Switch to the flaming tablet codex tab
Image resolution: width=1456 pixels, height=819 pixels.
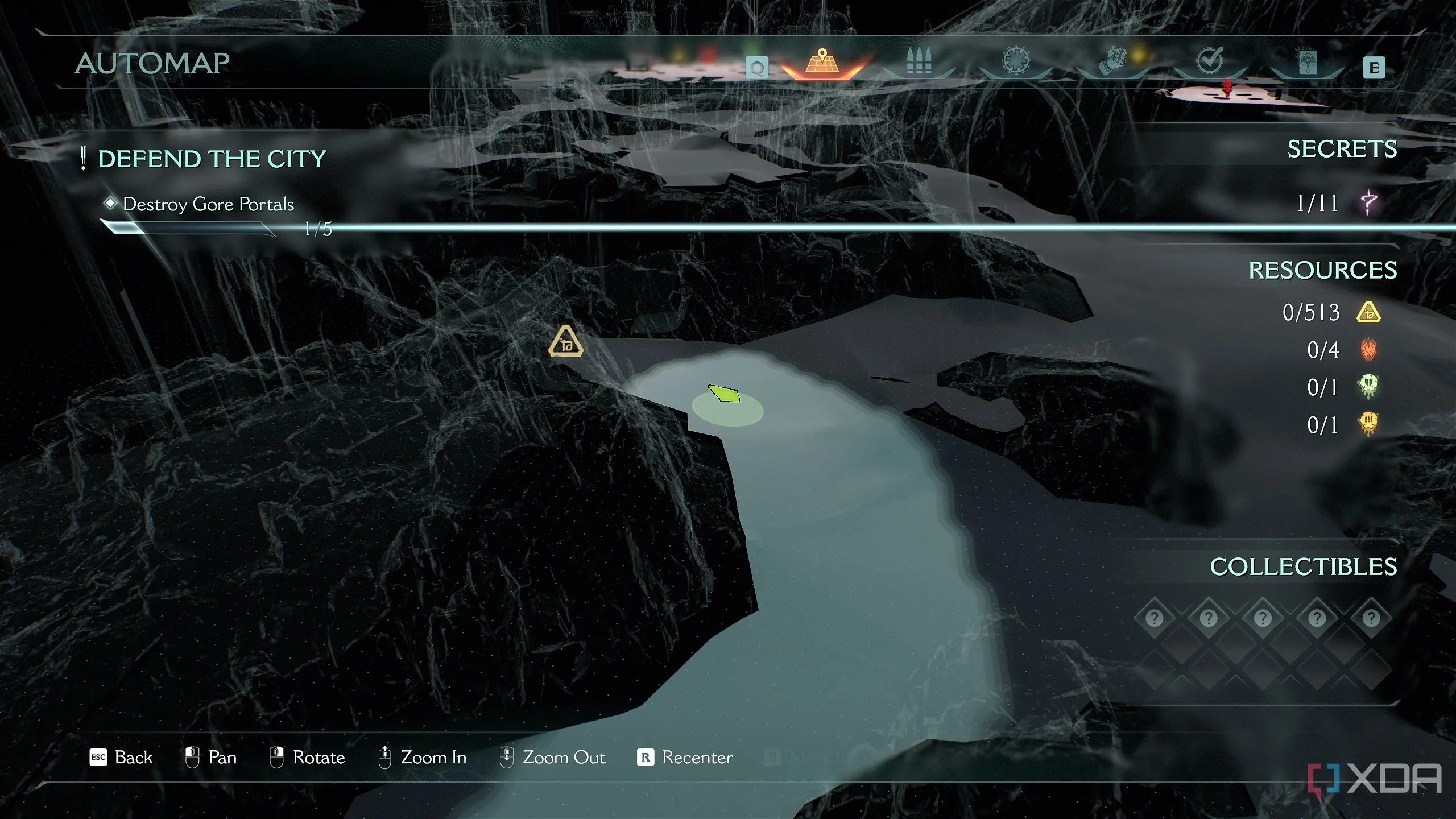pos(1307,61)
